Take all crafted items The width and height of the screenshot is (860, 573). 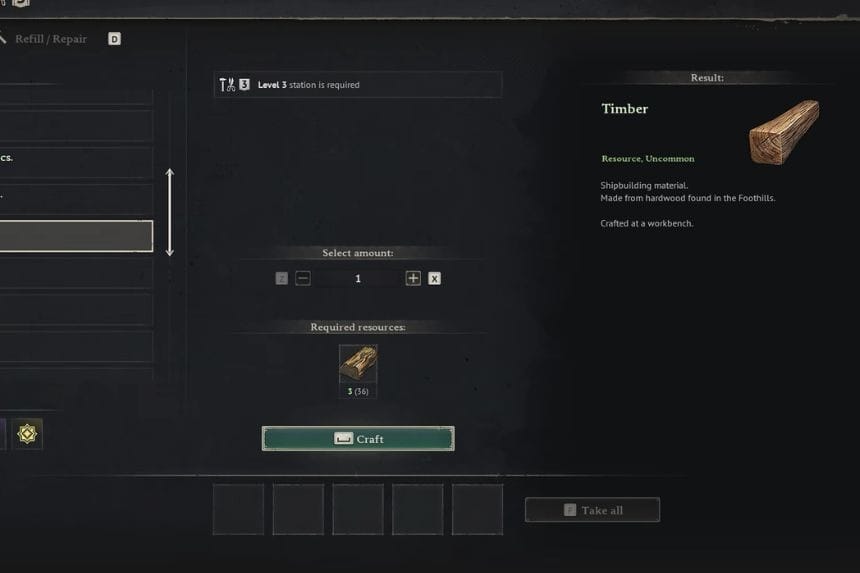[x=592, y=510]
